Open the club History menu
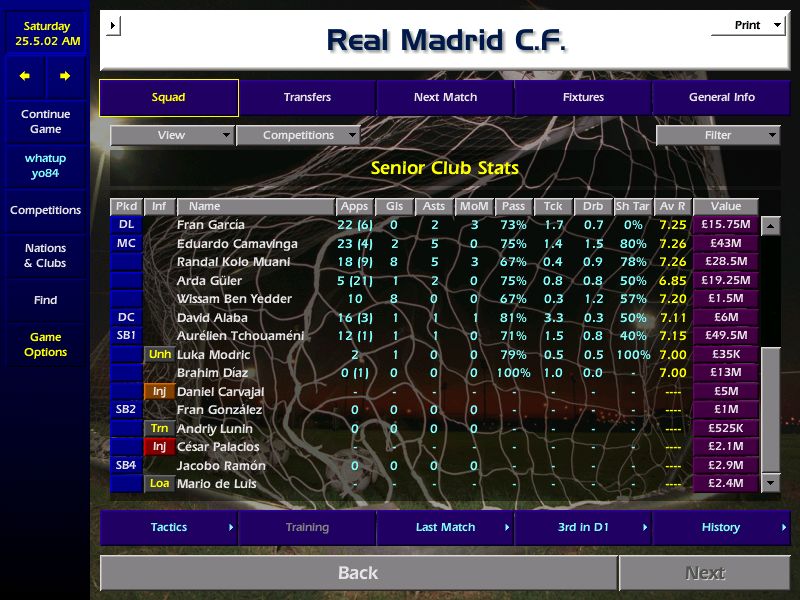800x600 pixels. coord(721,527)
